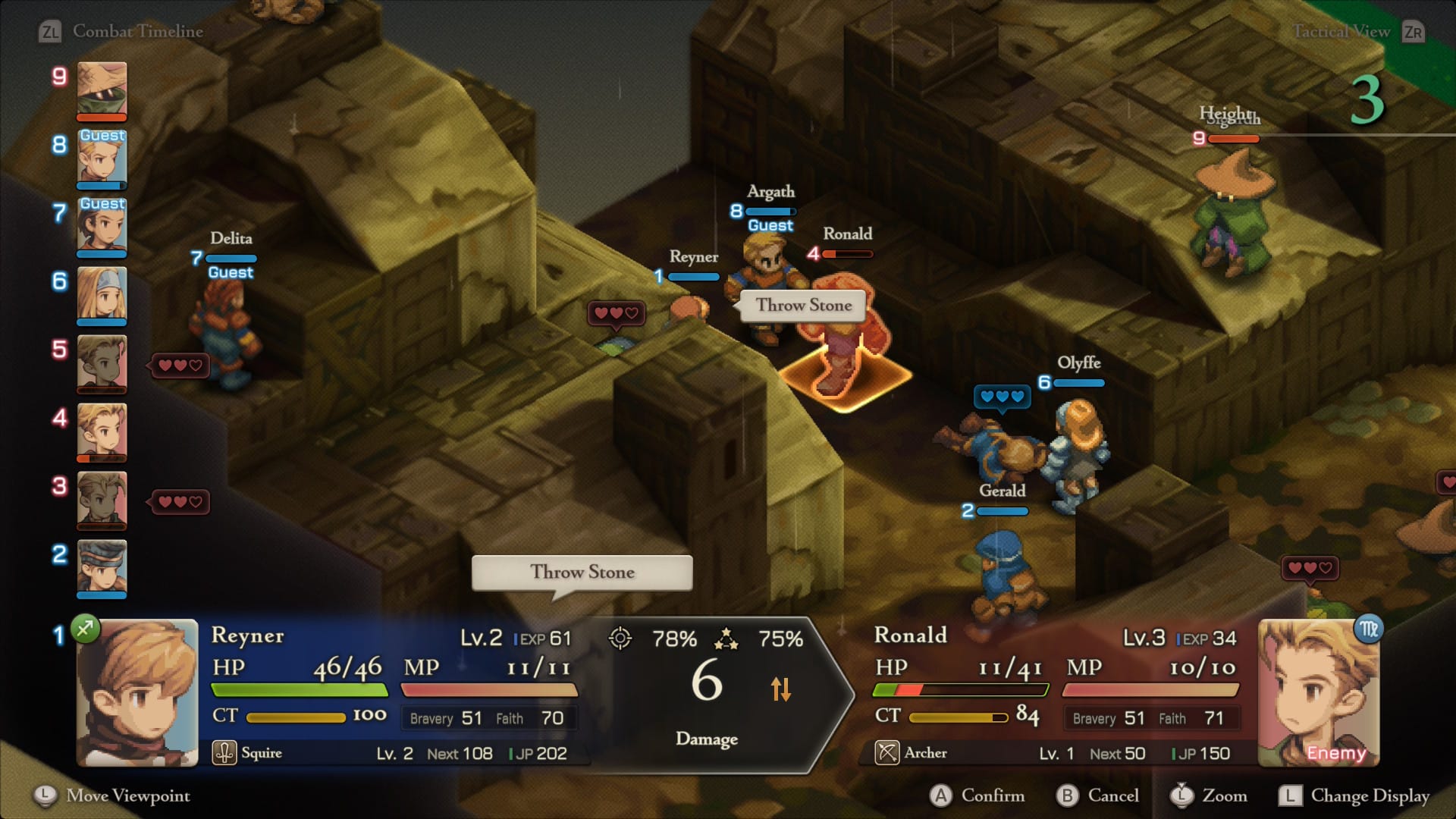Click Ronald's enemy portrait in target panel
This screenshot has width=1456, height=819.
click(1318, 692)
